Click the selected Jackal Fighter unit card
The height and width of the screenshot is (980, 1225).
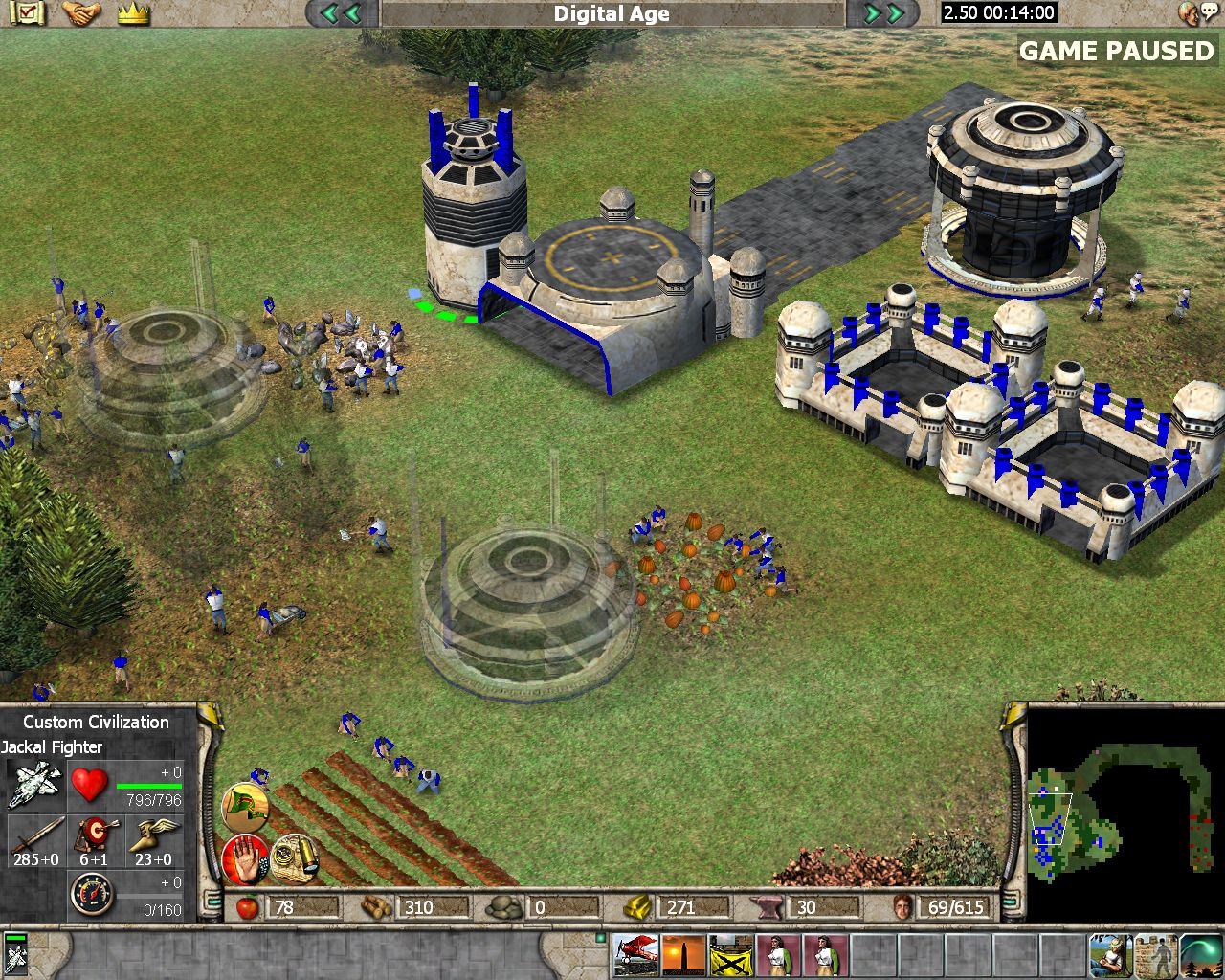click(x=15, y=954)
